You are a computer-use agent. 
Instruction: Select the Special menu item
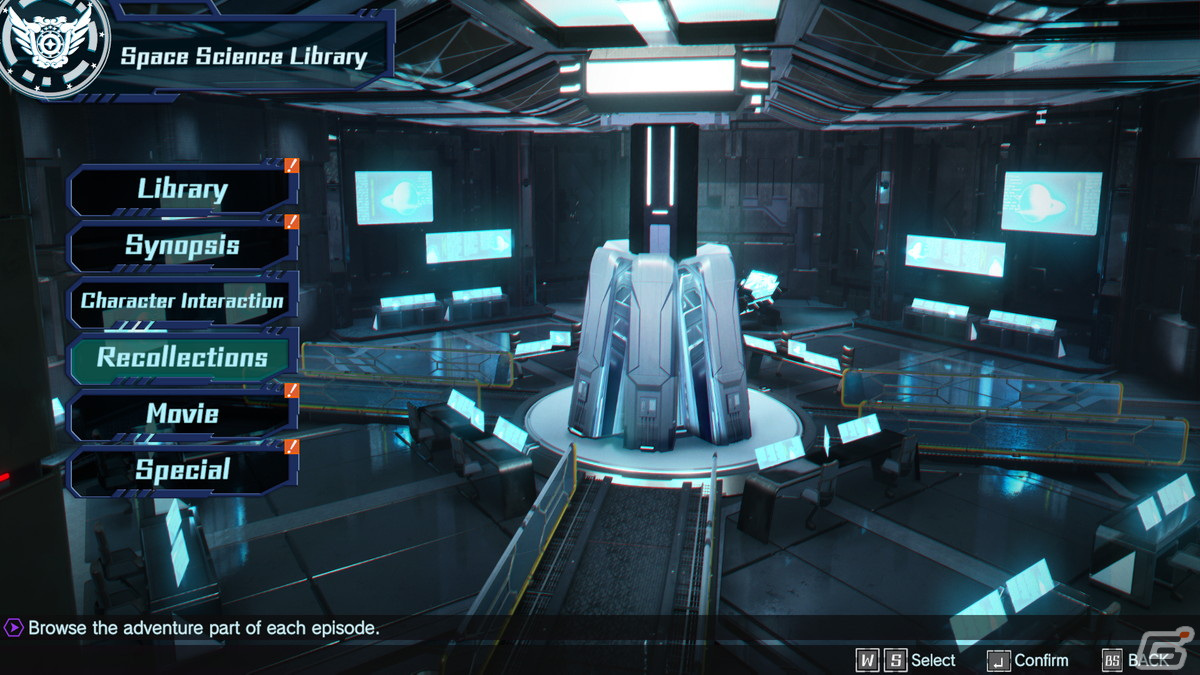point(182,470)
